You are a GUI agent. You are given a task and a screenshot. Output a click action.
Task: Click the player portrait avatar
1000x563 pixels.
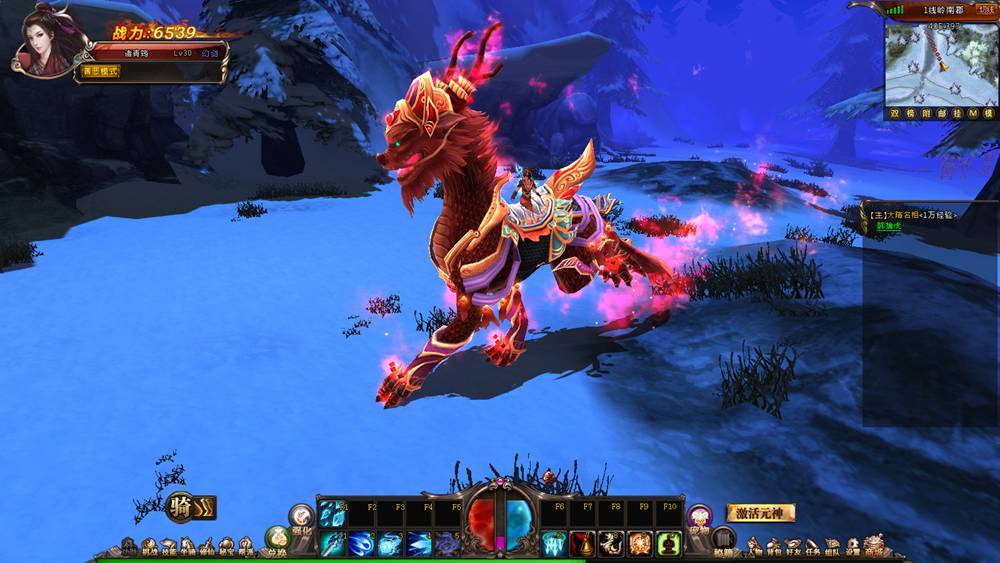click(48, 42)
